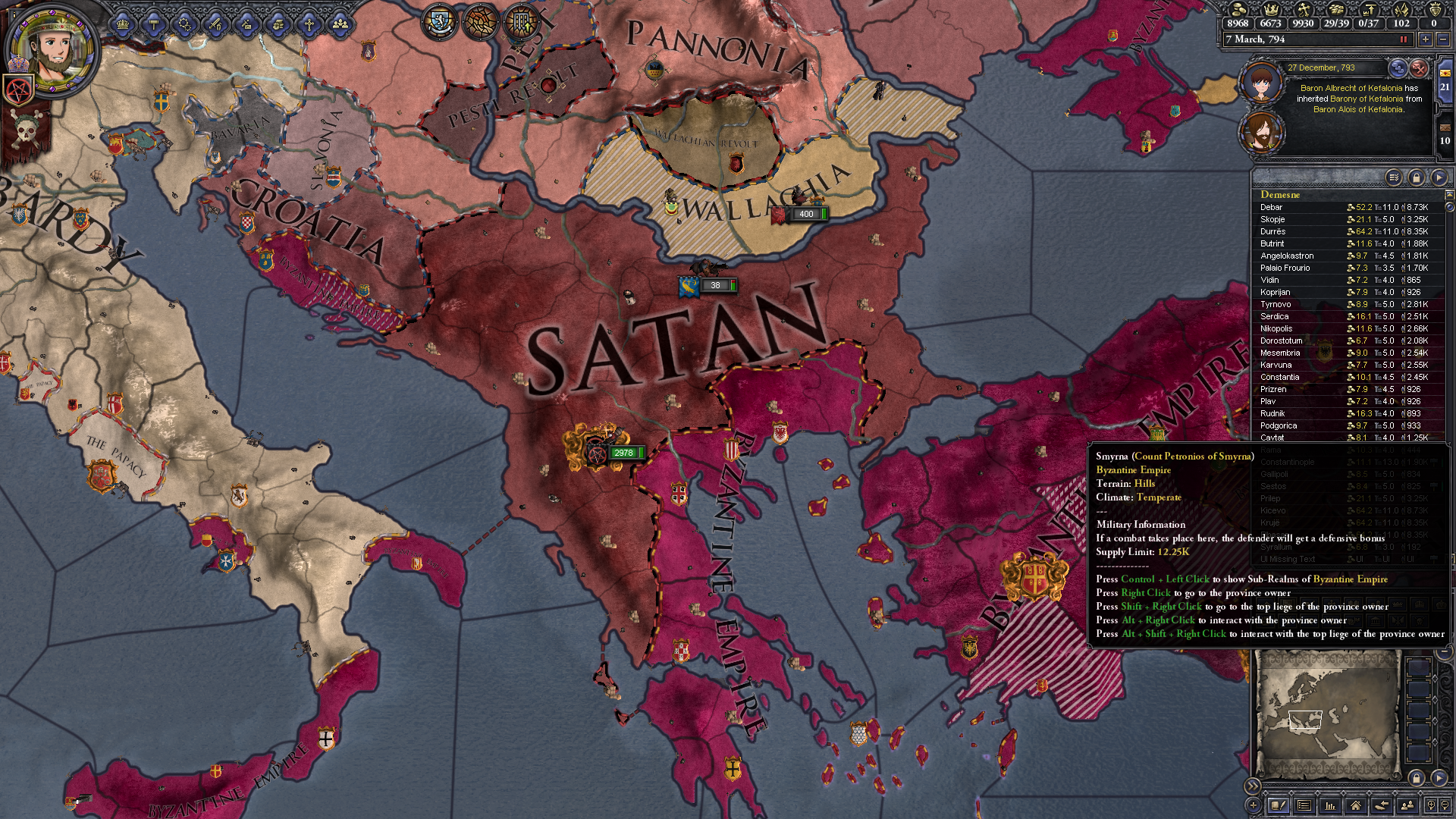Open the cross religion tab
The image size is (1456, 819).
pos(309,24)
